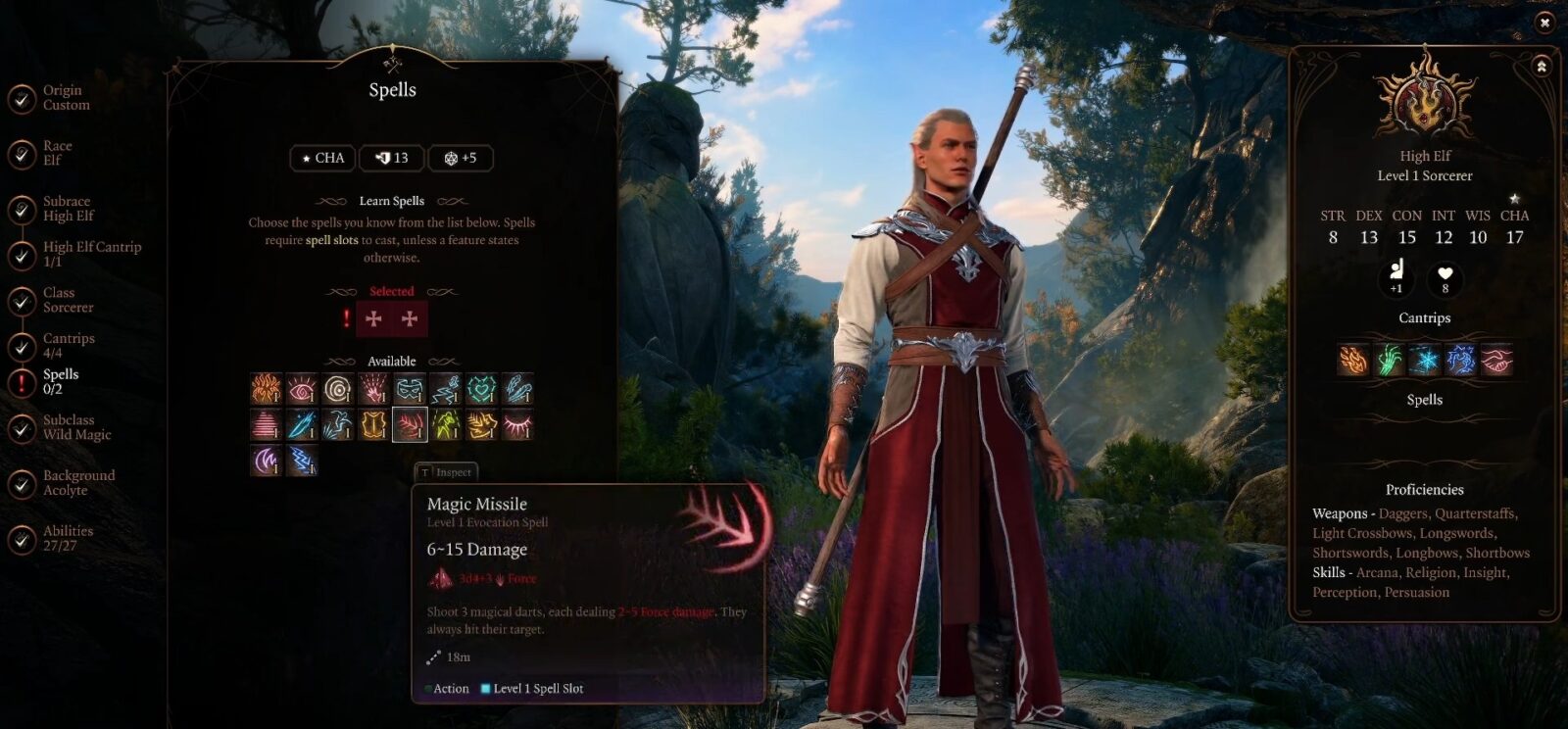Switch to the Background Acolyte step
The width and height of the screenshot is (1568, 729).
(x=78, y=483)
